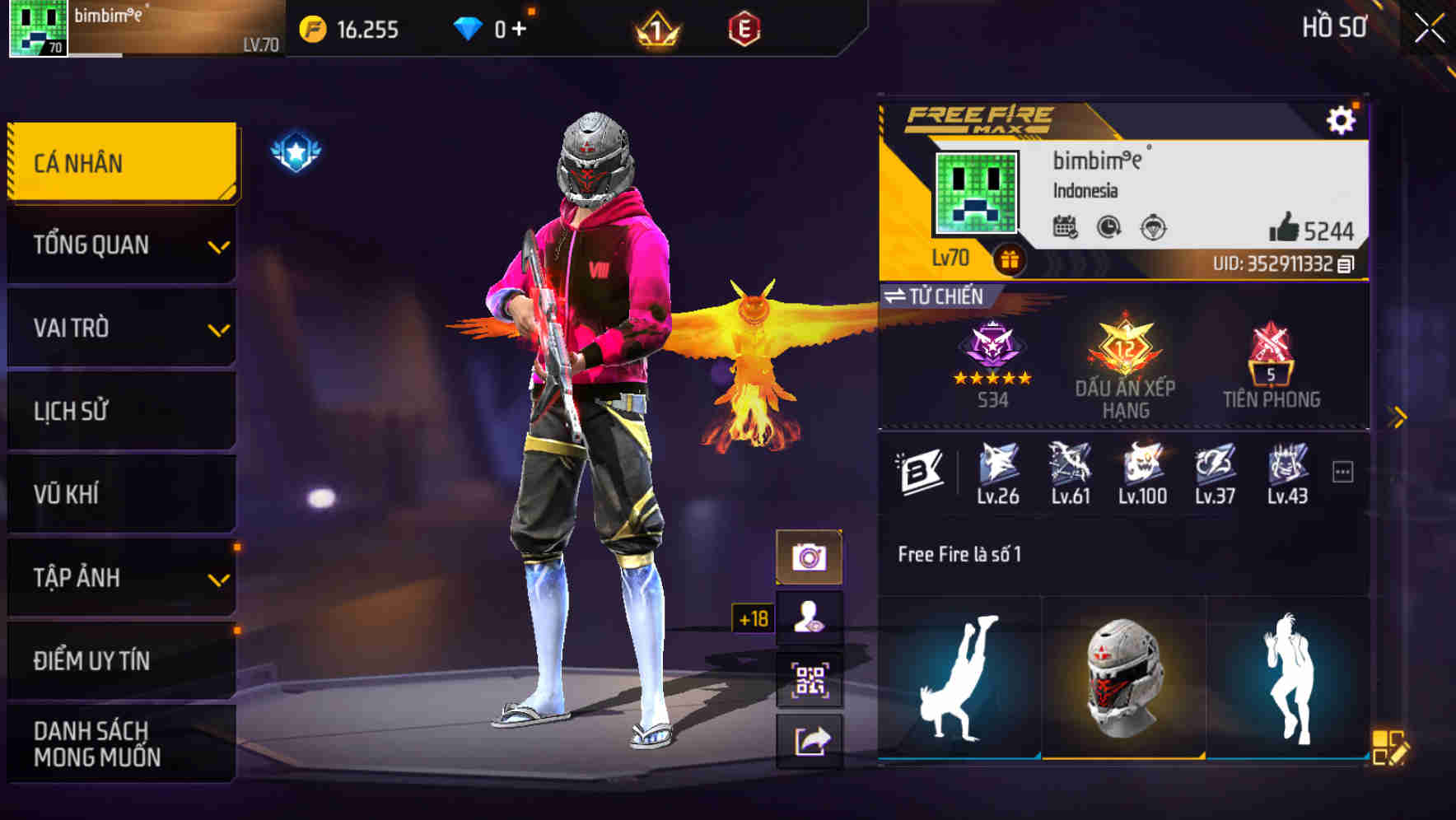Collapse the Tập Ảnh section
This screenshot has width=1456, height=820.
(x=120, y=578)
